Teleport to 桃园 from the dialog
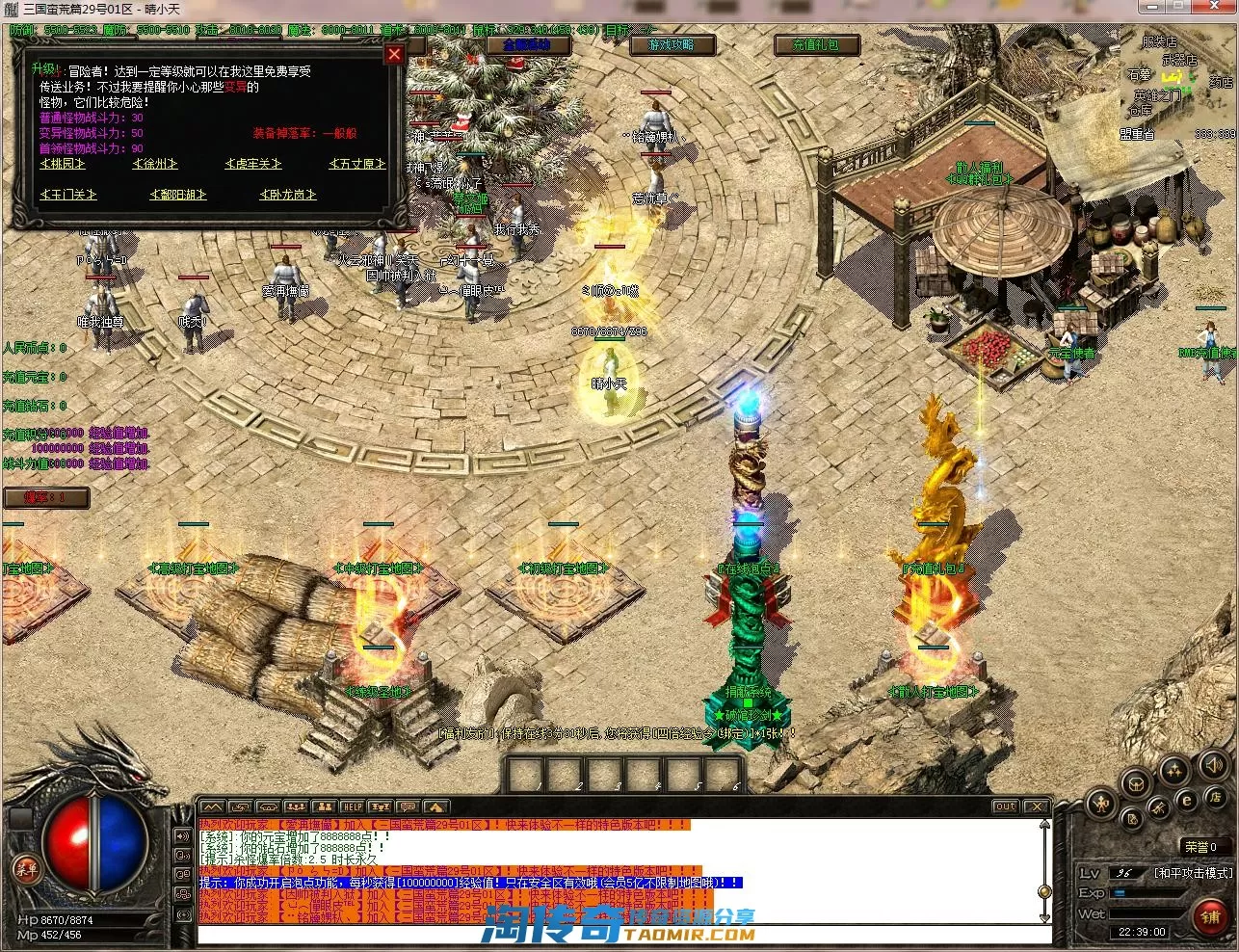This screenshot has height=952, width=1239. (63, 164)
